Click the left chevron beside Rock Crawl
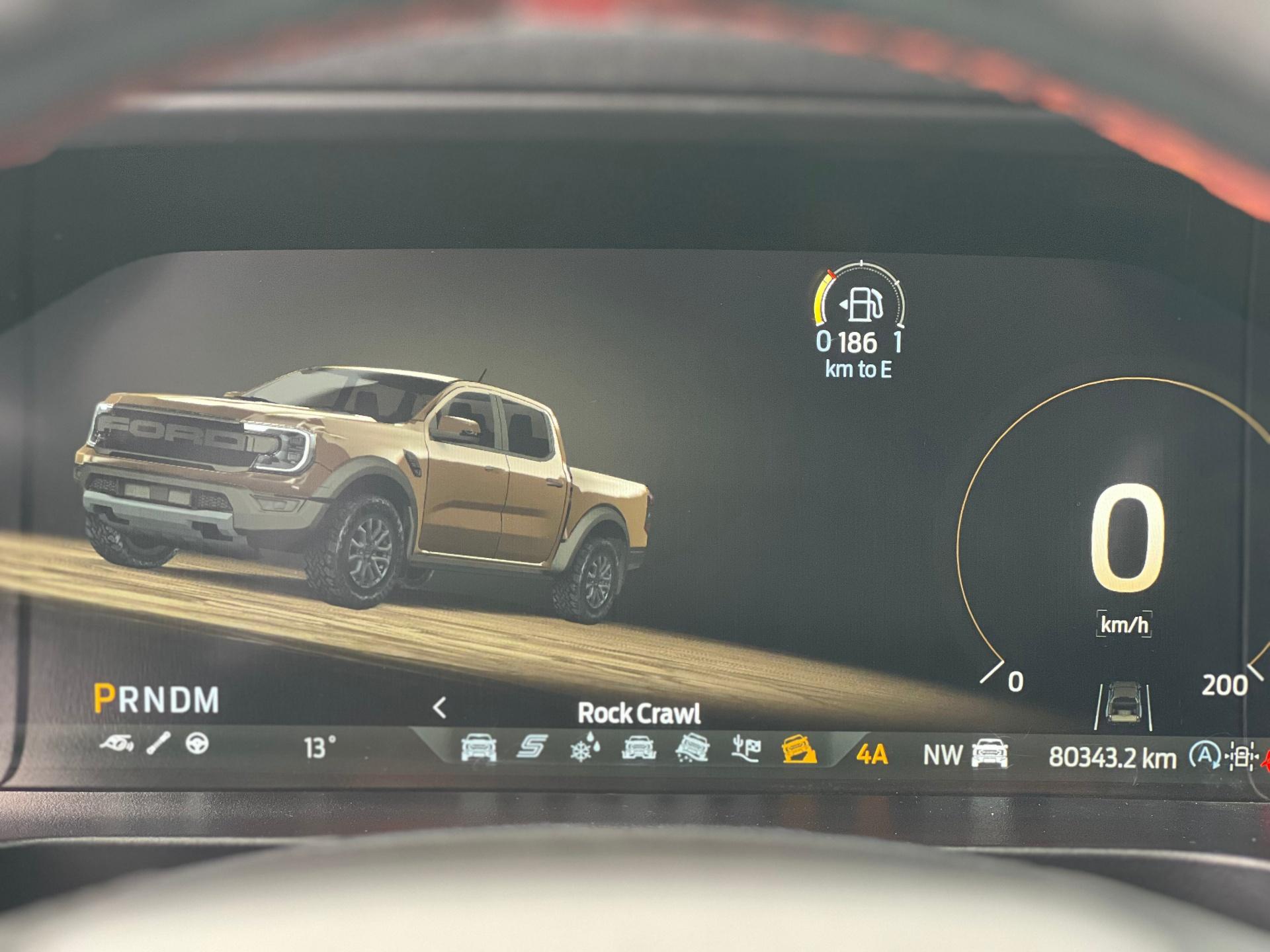1270x952 pixels. tap(440, 708)
